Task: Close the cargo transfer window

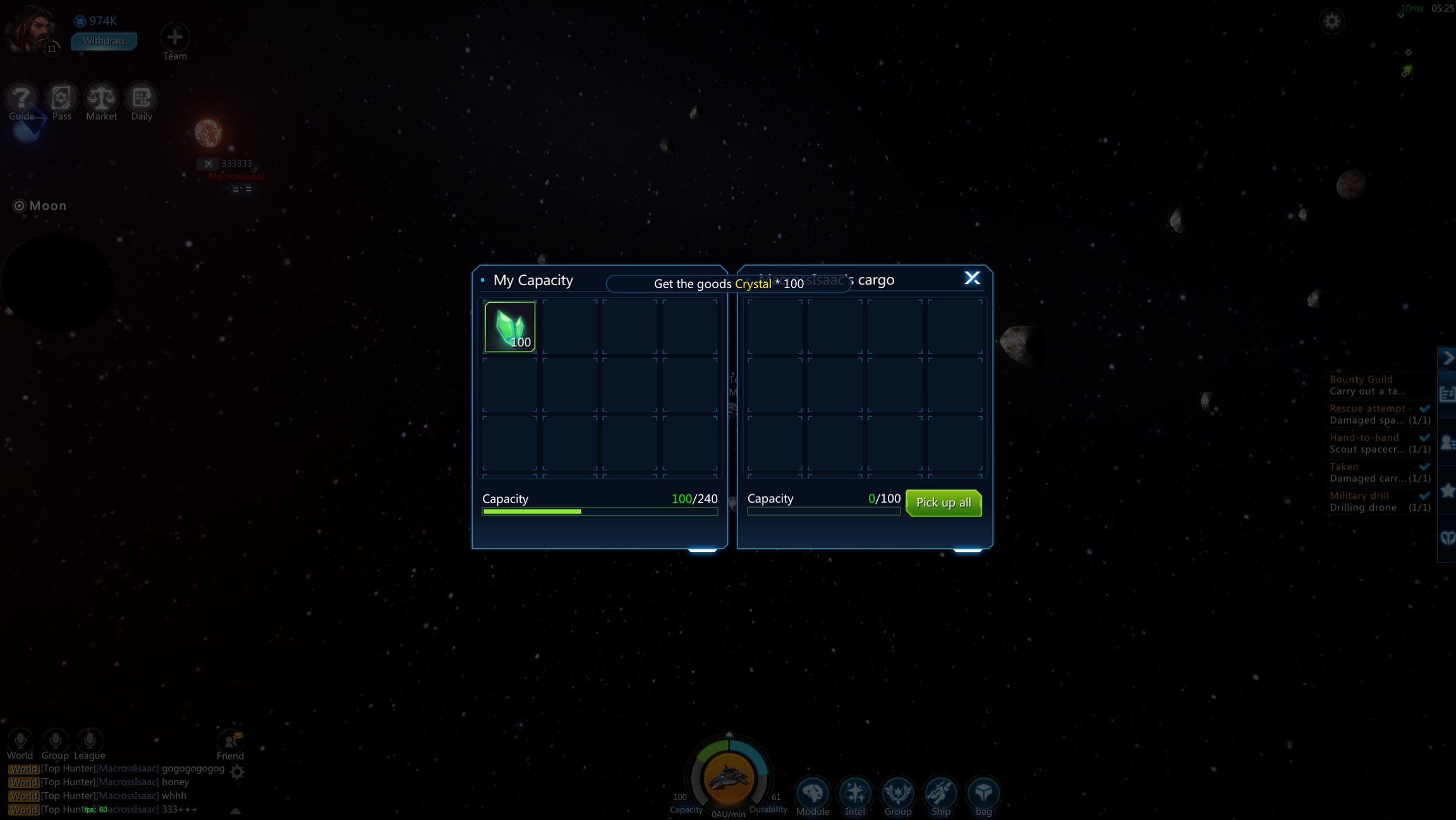Action: coord(972,278)
